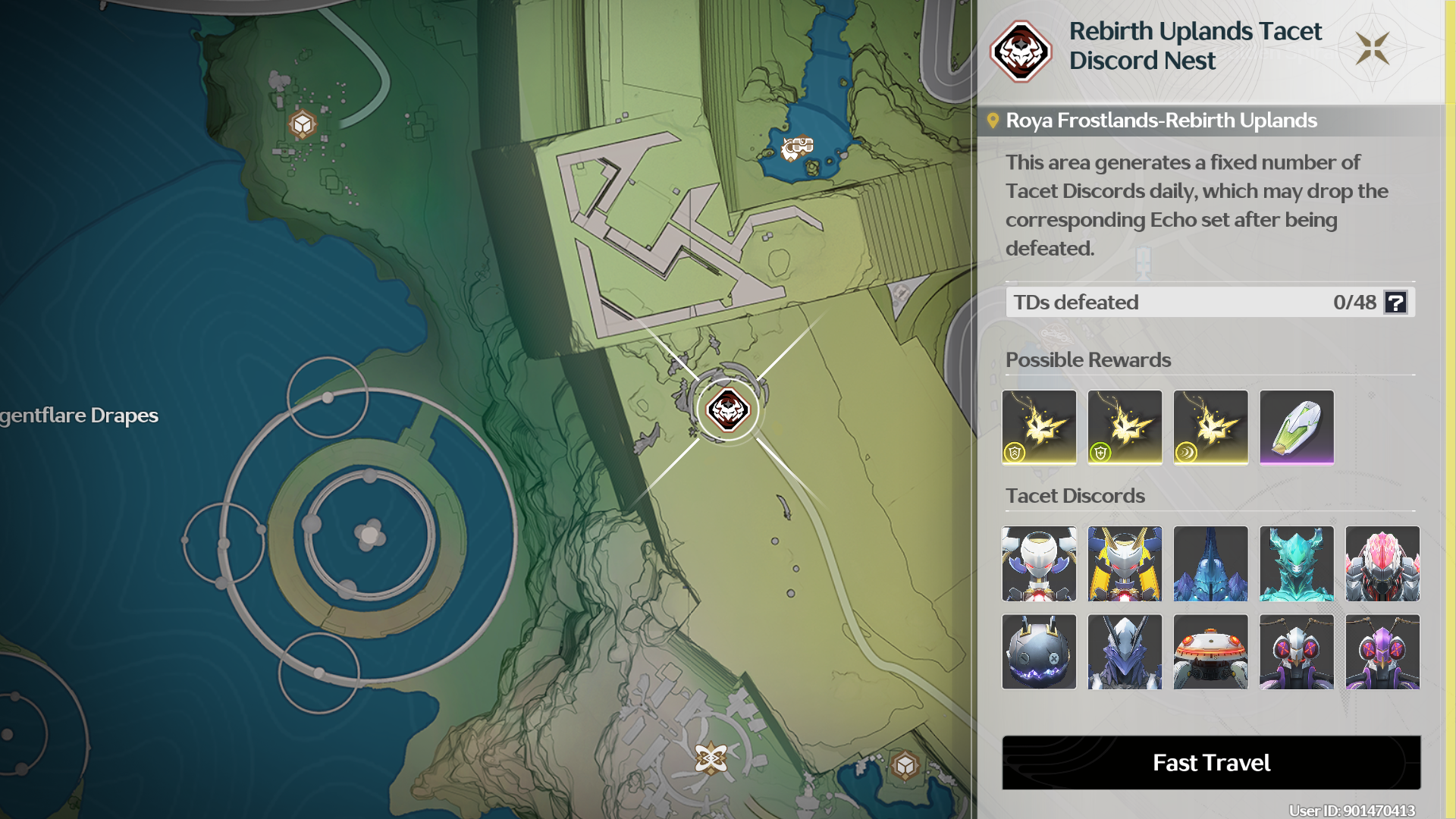1456x819 pixels.
Task: Select the swirl-badge echo reward
Action: point(1210,427)
